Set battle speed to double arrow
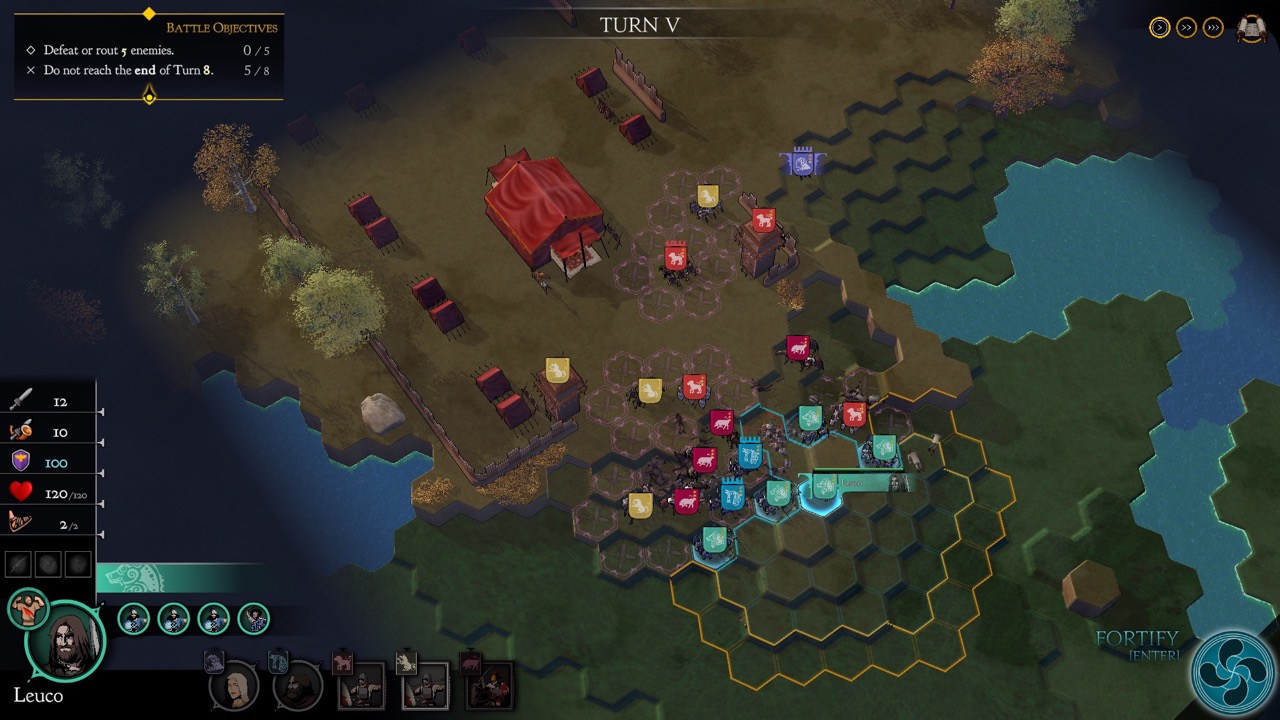 [x=1186, y=28]
